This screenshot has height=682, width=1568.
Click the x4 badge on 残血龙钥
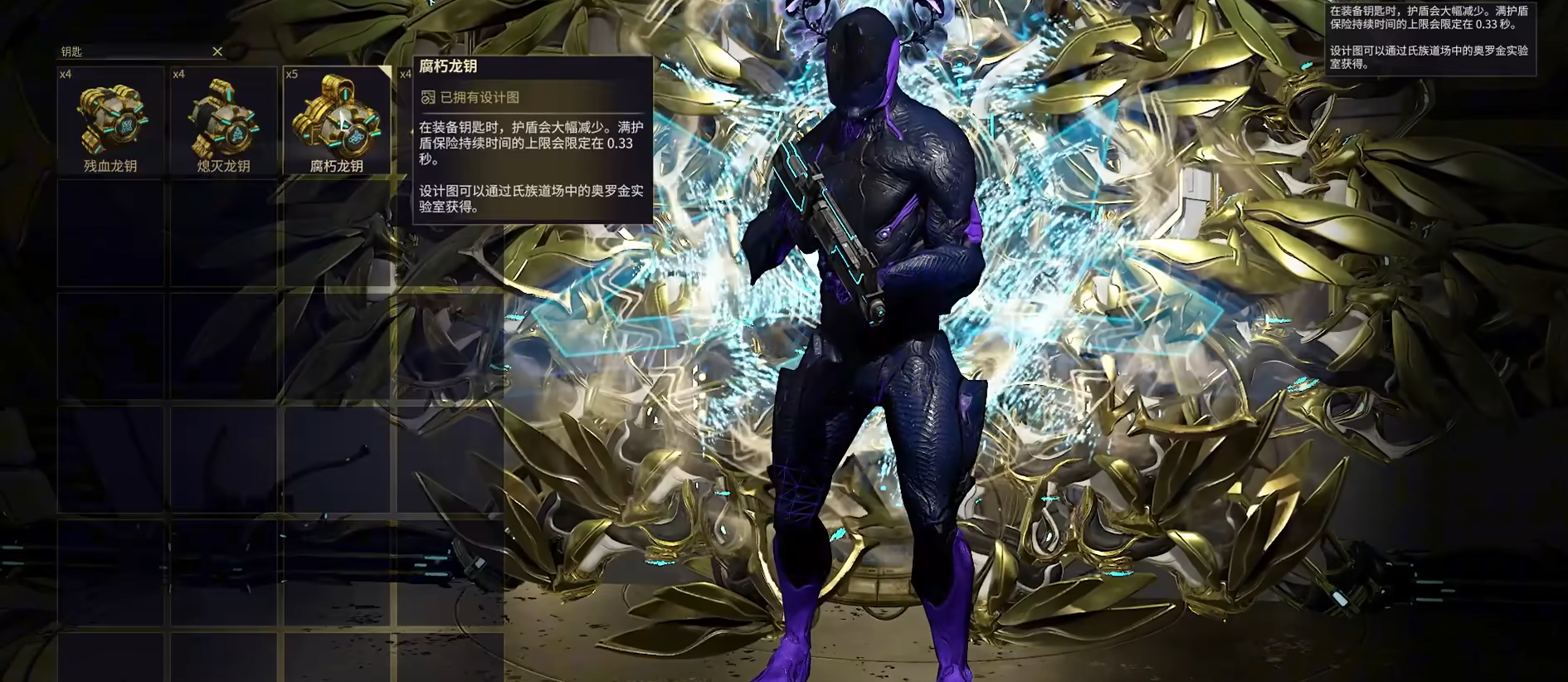65,74
